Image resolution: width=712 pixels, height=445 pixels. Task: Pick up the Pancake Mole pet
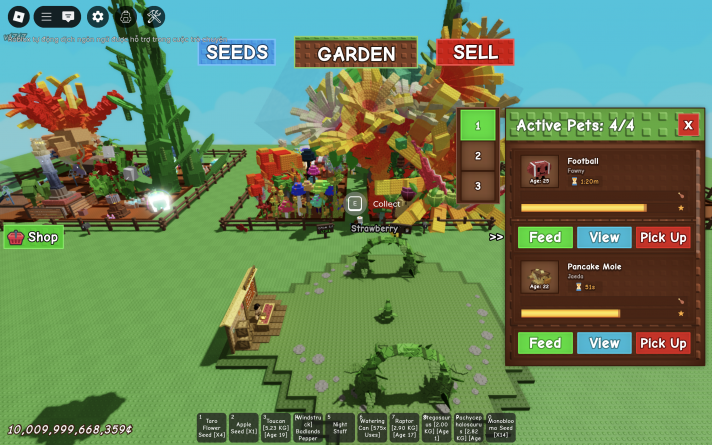[x=663, y=343]
